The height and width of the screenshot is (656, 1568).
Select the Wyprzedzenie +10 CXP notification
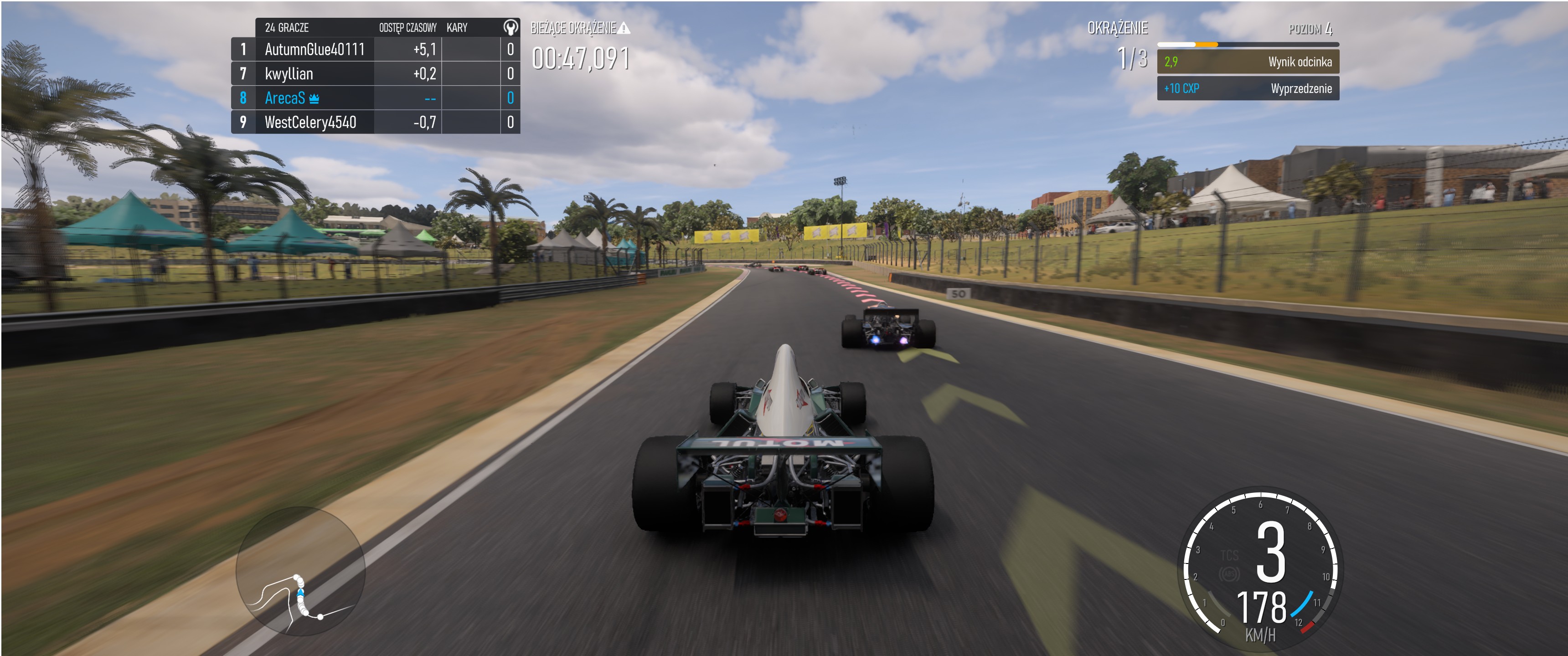pos(1247,89)
